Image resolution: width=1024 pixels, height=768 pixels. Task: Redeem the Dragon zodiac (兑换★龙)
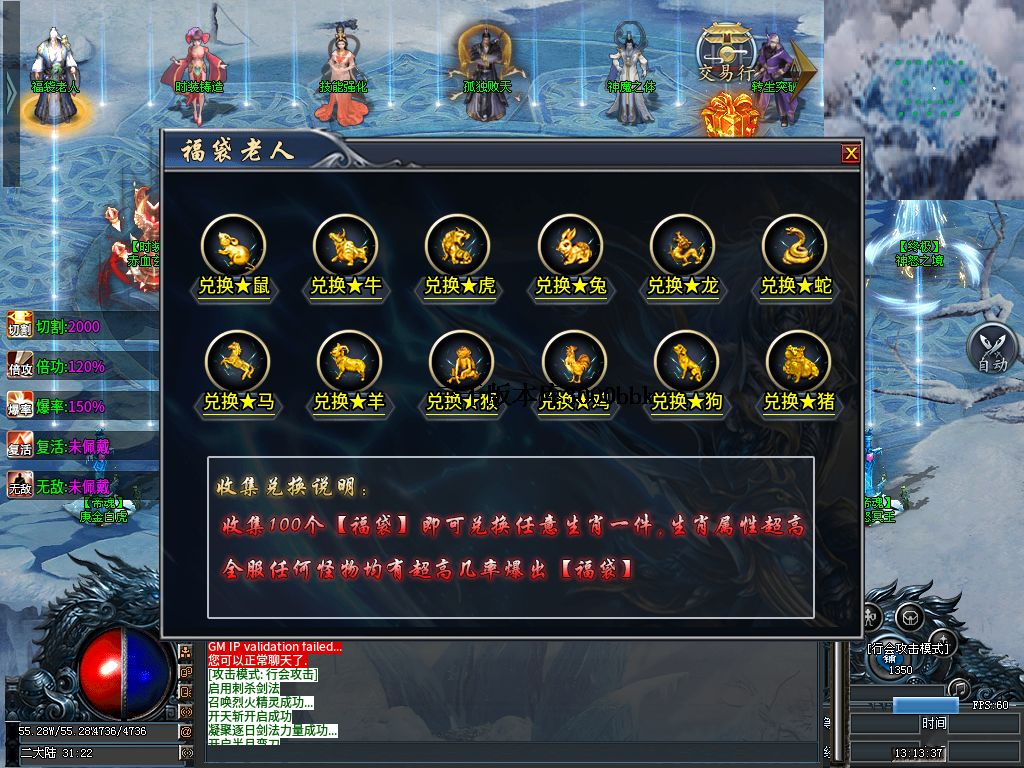682,246
